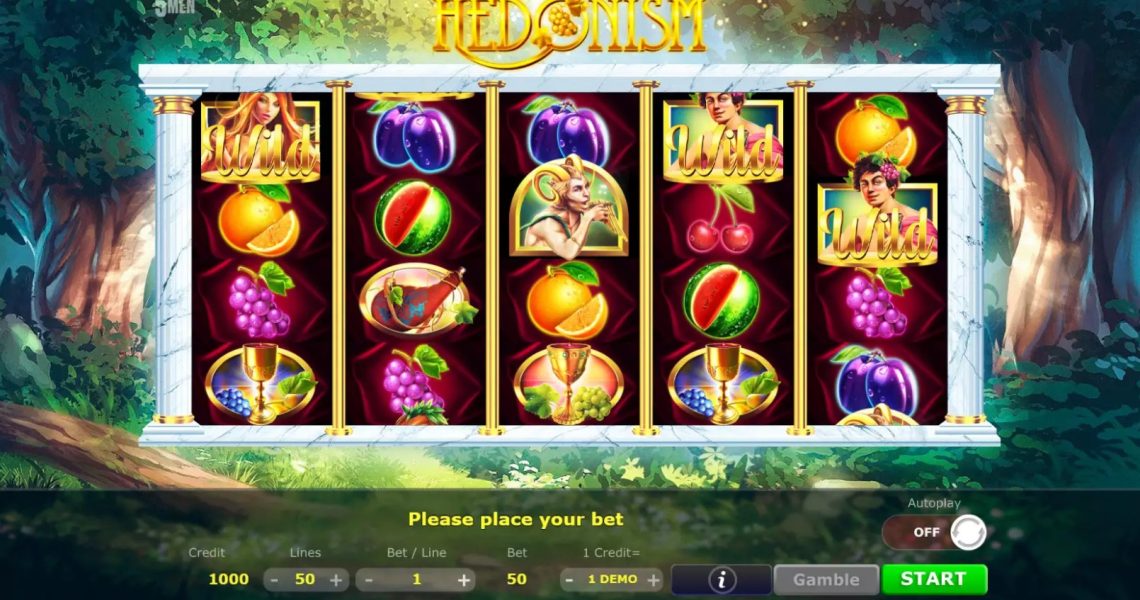Viewport: 1140px width, 600px height.
Task: Increase the number of Lines
Action: tap(336, 579)
